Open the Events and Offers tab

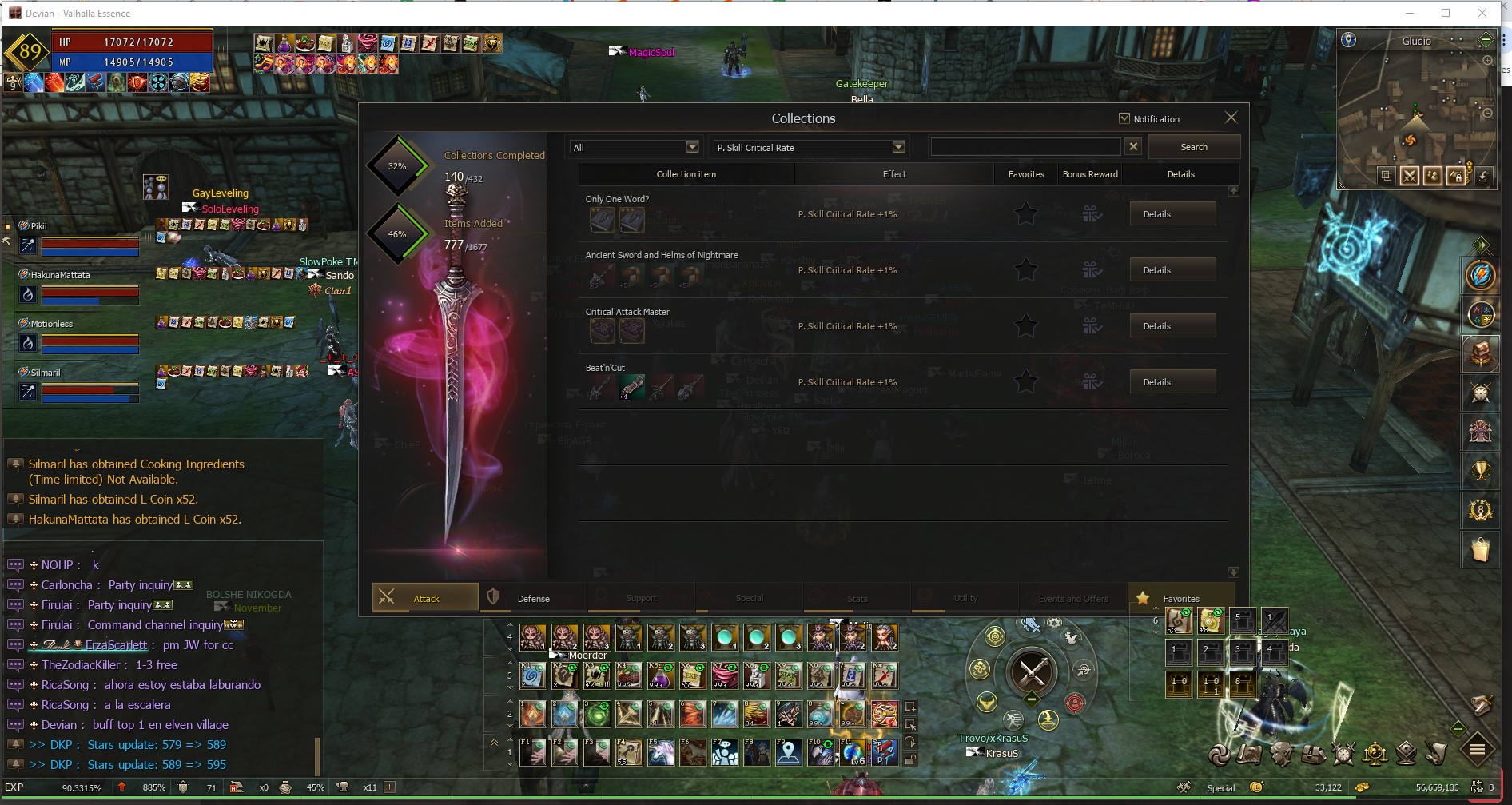point(1072,598)
